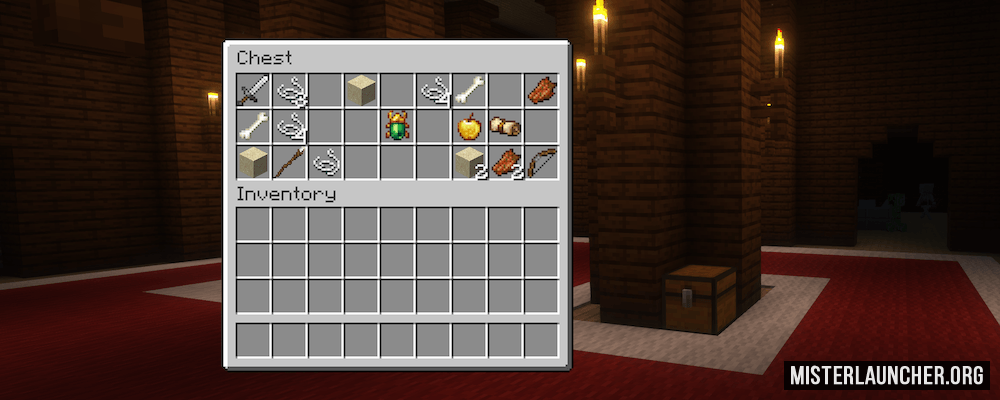Take the iron sword from the chest

(x=253, y=91)
